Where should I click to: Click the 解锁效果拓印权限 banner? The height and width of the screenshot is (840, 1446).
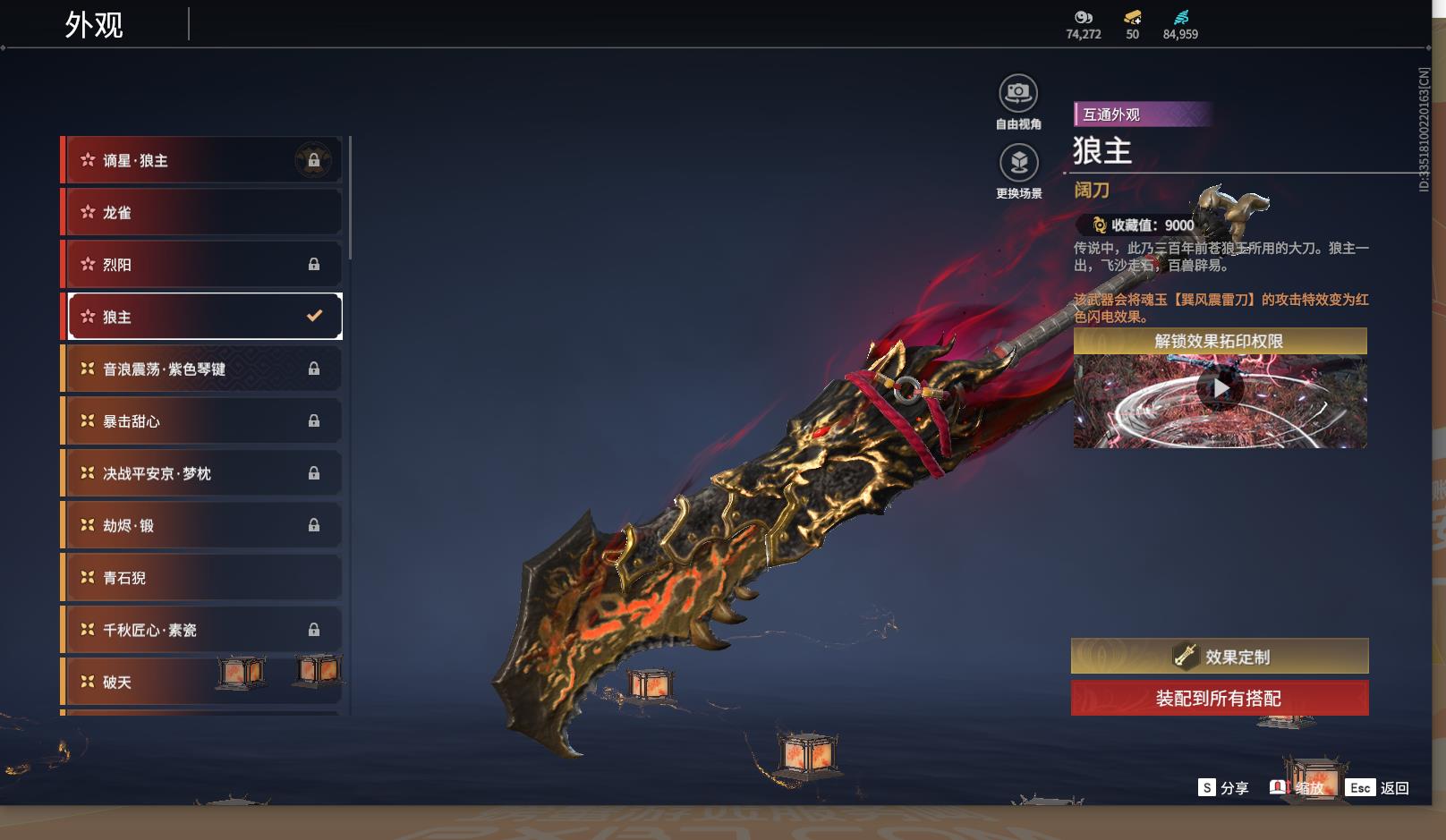coord(1220,341)
